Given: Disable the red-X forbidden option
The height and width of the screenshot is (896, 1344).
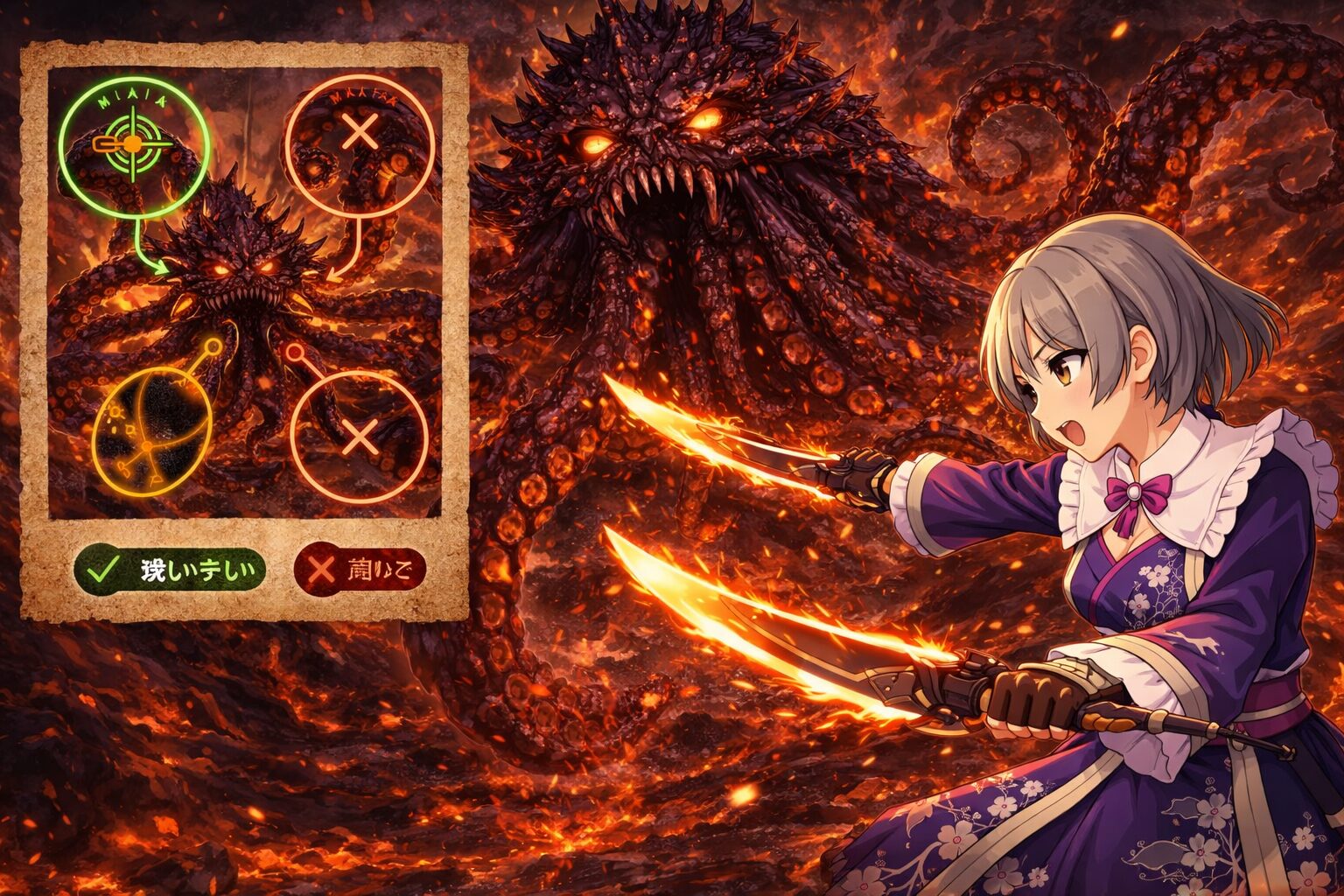Looking at the screenshot, I should tap(359, 569).
